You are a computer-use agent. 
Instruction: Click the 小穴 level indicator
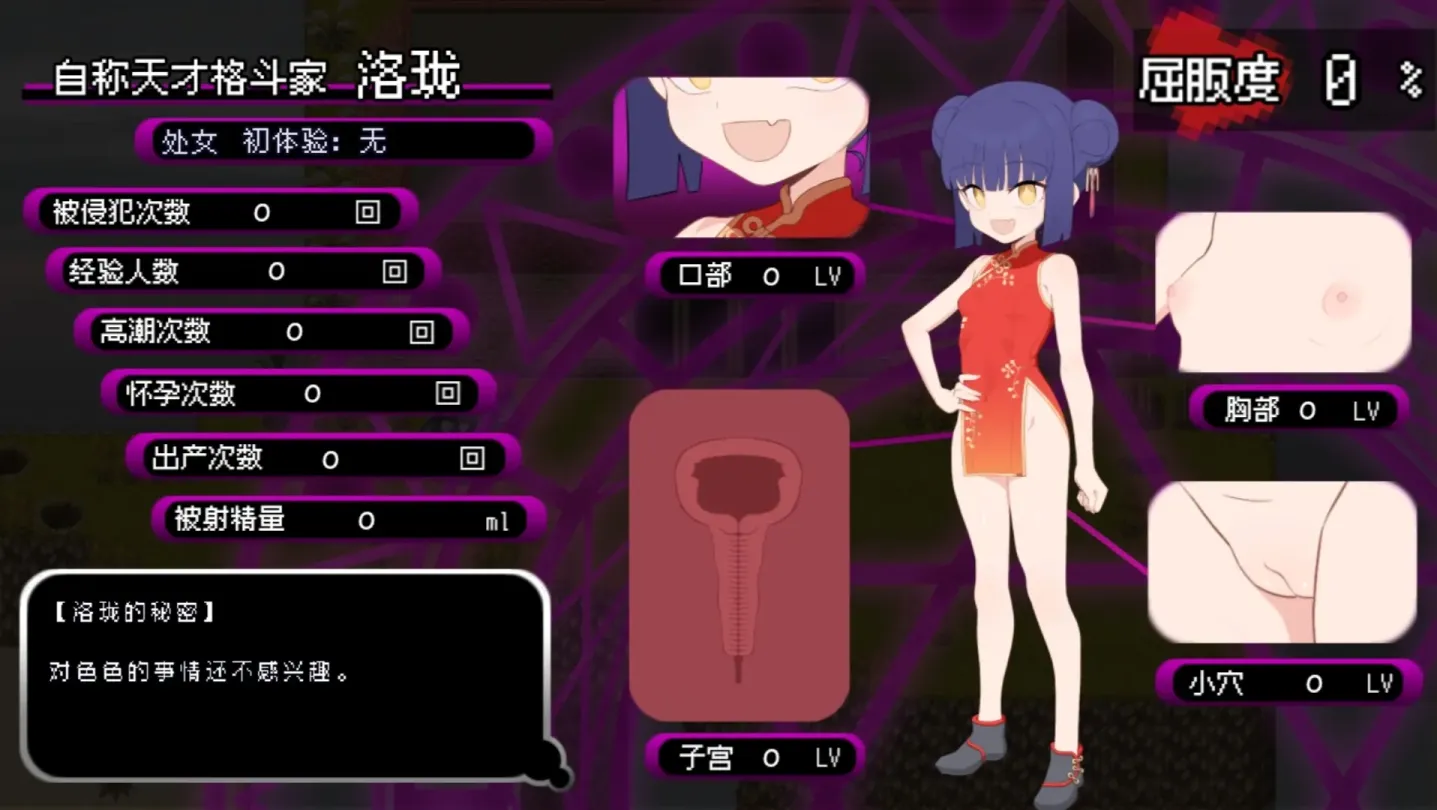click(x=1287, y=681)
